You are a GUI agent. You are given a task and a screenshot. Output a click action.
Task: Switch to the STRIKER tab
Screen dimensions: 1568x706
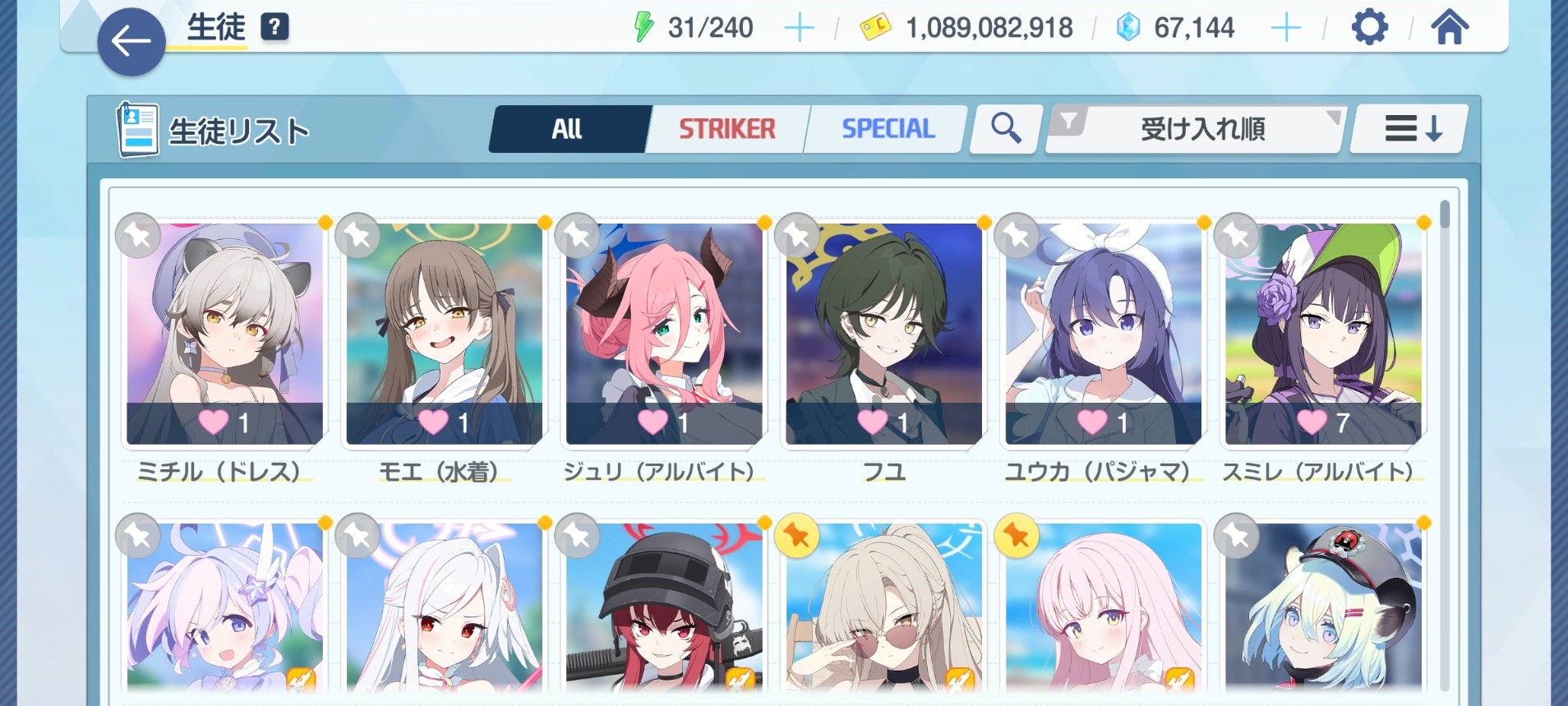pos(727,129)
